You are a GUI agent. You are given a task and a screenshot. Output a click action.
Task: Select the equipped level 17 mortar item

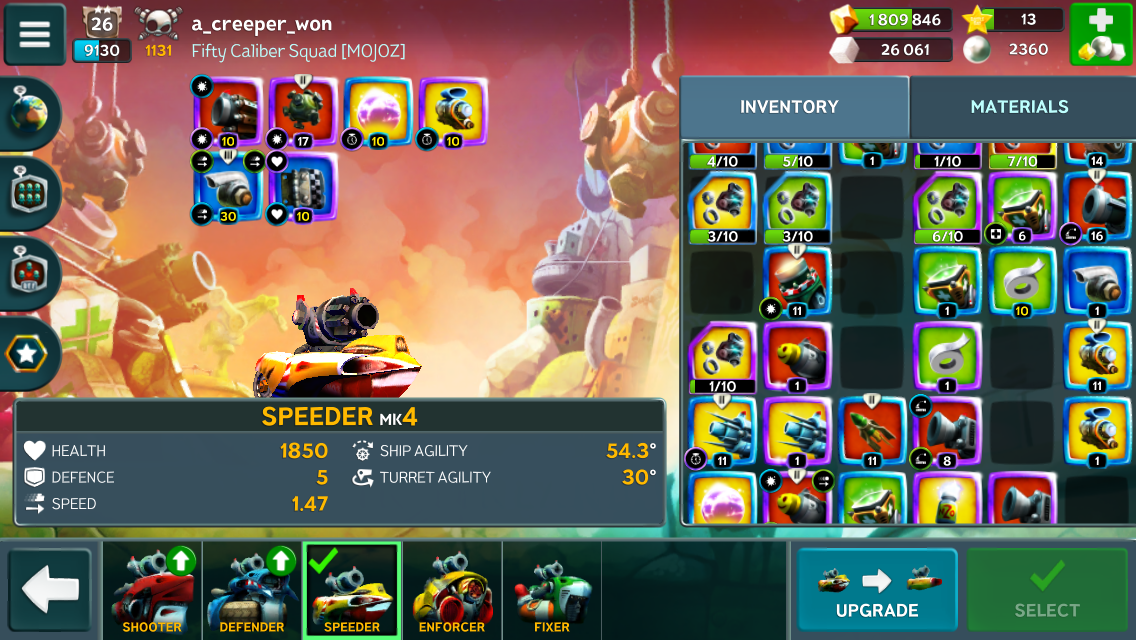click(x=302, y=109)
